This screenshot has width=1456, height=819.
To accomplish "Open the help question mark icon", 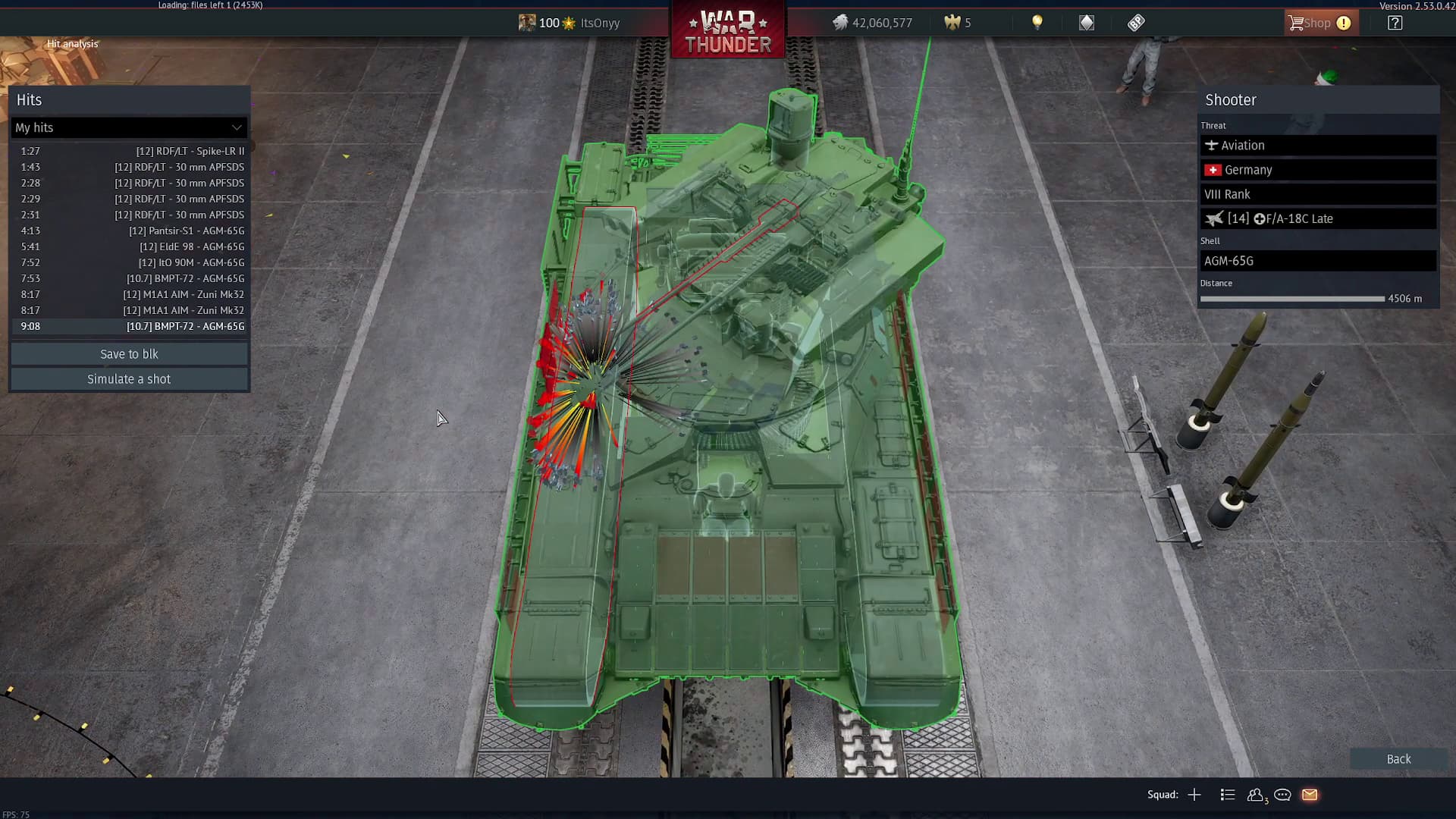I will pyautogui.click(x=1395, y=23).
